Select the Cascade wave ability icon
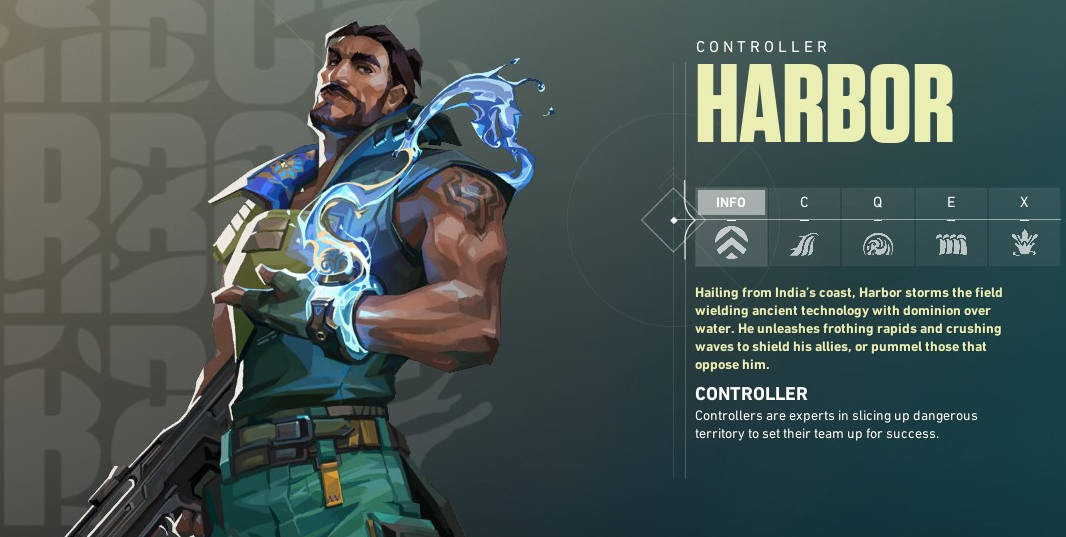The image size is (1066, 537). click(x=804, y=243)
